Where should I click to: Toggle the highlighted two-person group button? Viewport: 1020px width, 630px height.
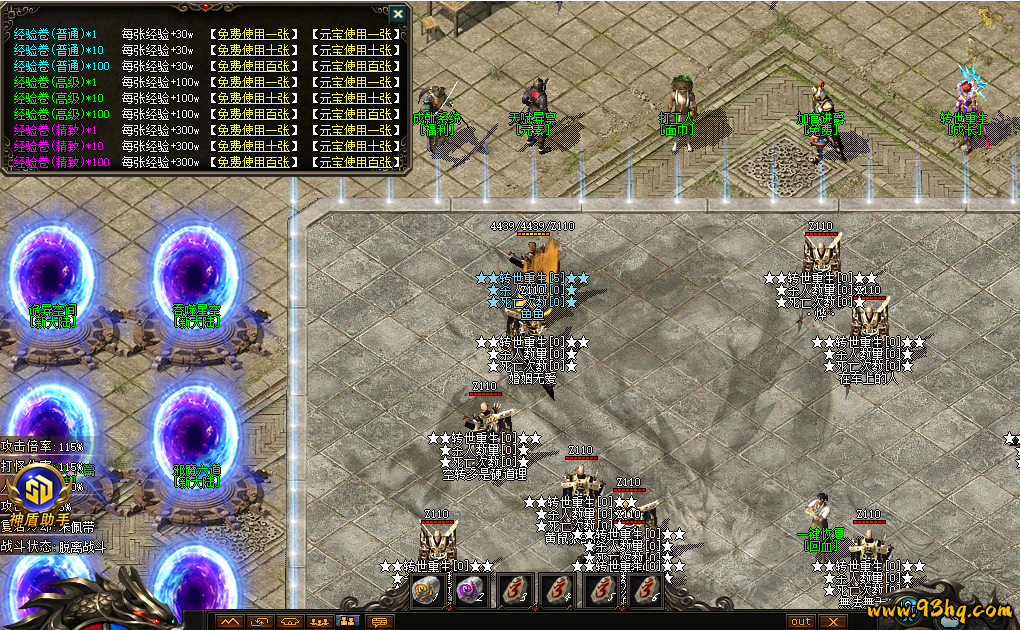(x=349, y=622)
